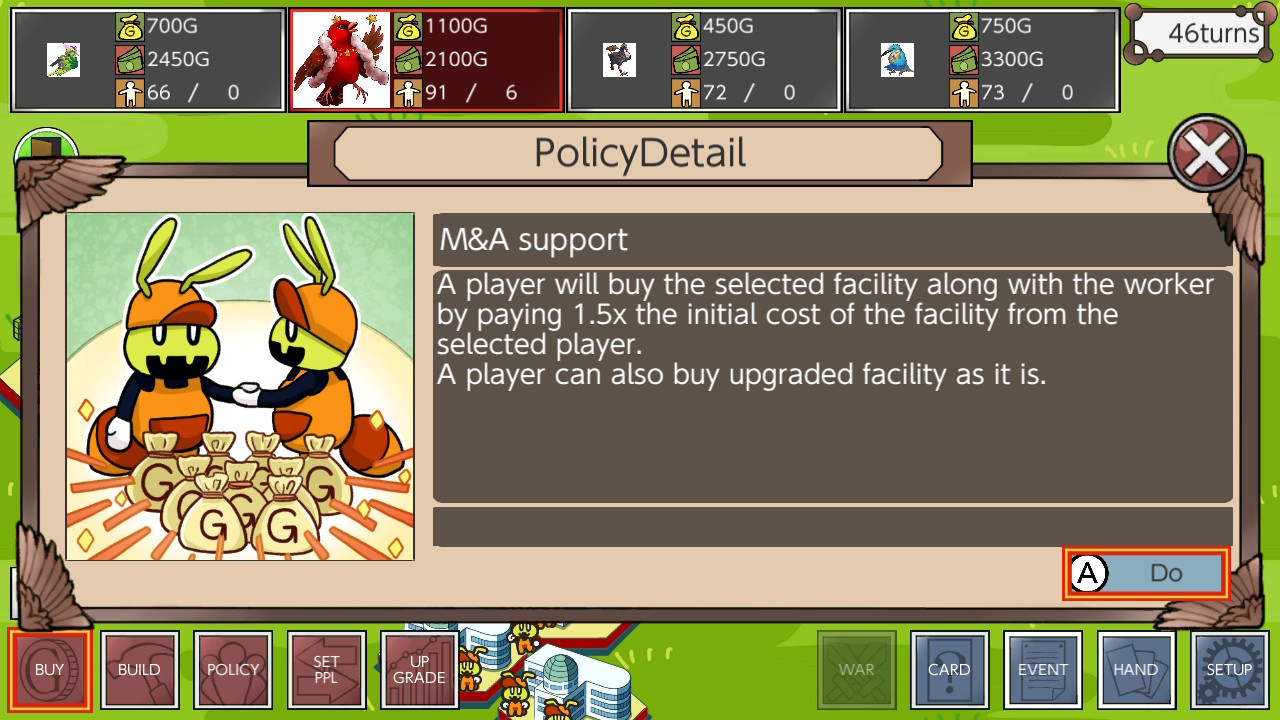Image resolution: width=1280 pixels, height=720 pixels.
Task: Click the SET PPL icon
Action: pyautogui.click(x=326, y=669)
